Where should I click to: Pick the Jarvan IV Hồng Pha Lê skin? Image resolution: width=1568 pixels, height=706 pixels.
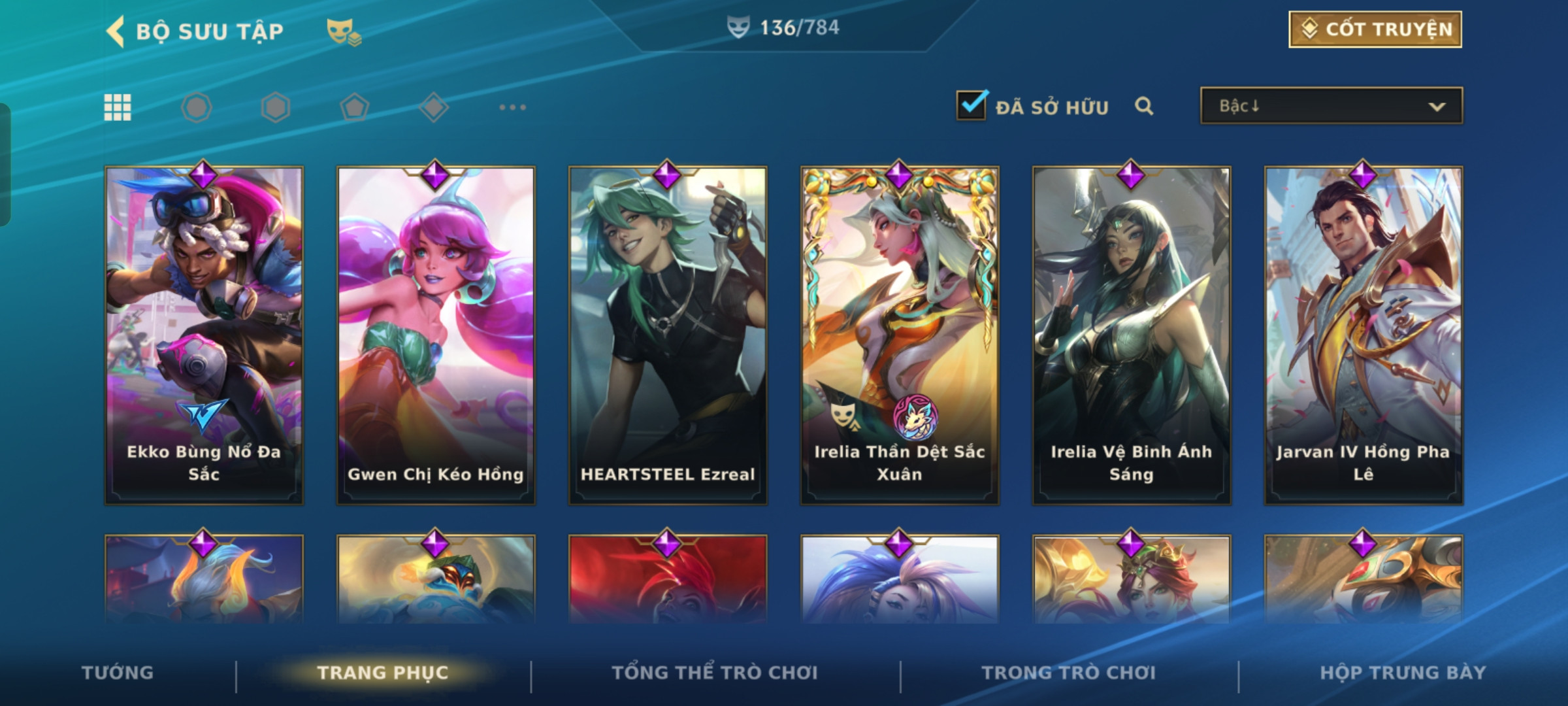tap(1364, 335)
